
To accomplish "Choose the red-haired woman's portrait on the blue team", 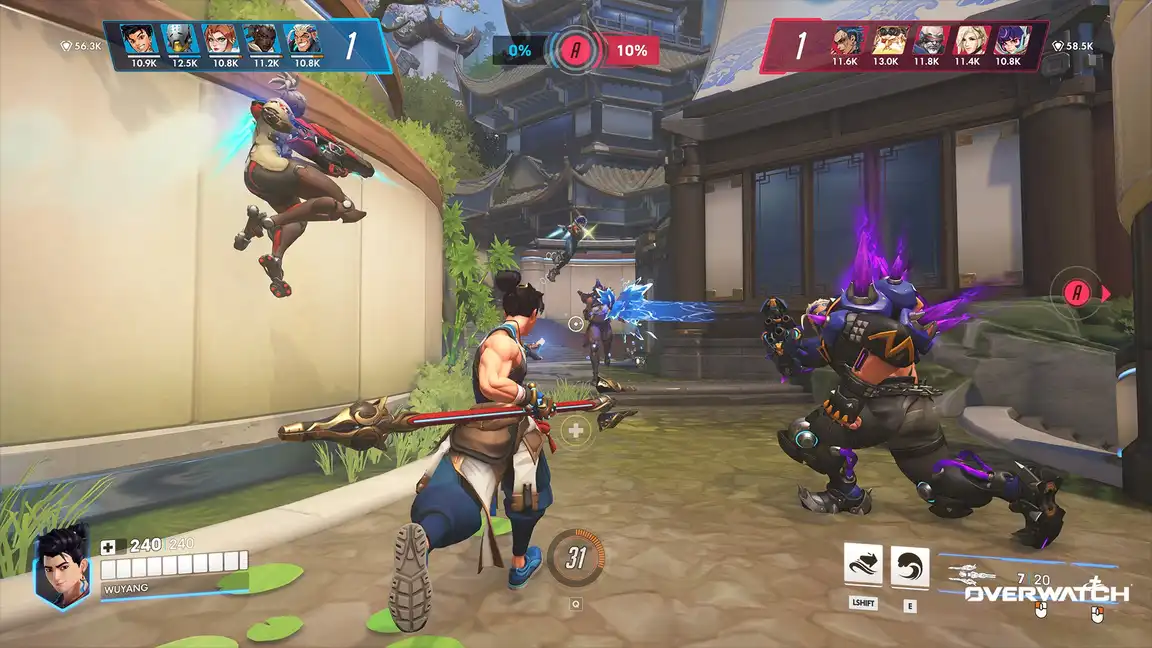I will tap(220, 39).
